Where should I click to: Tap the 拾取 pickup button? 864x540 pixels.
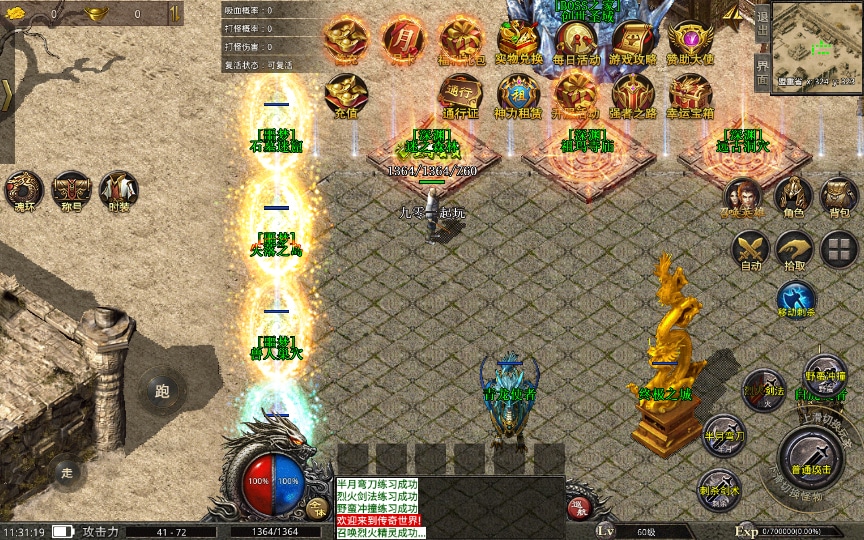(795, 249)
